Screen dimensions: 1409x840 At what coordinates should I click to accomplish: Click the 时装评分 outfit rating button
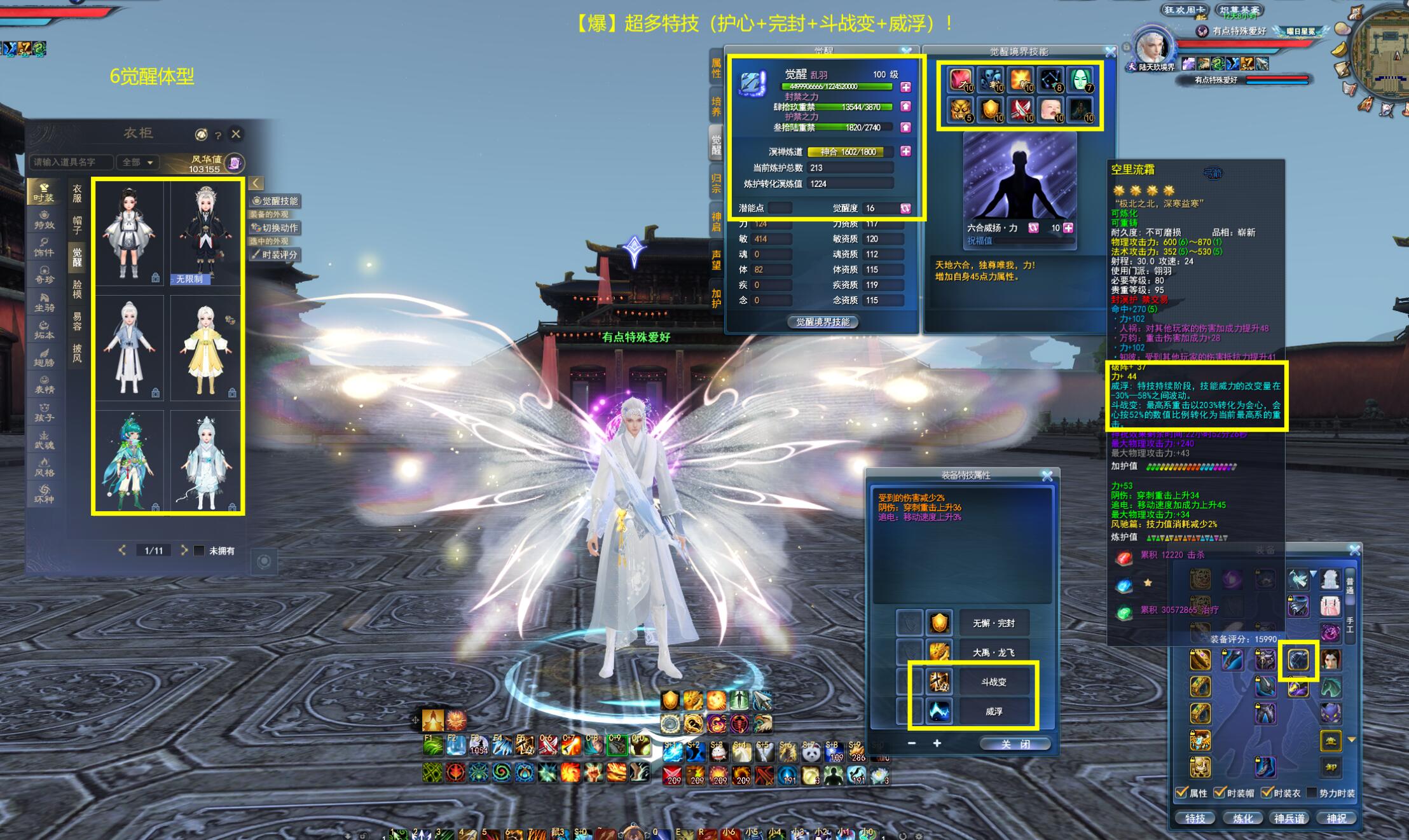point(275,255)
